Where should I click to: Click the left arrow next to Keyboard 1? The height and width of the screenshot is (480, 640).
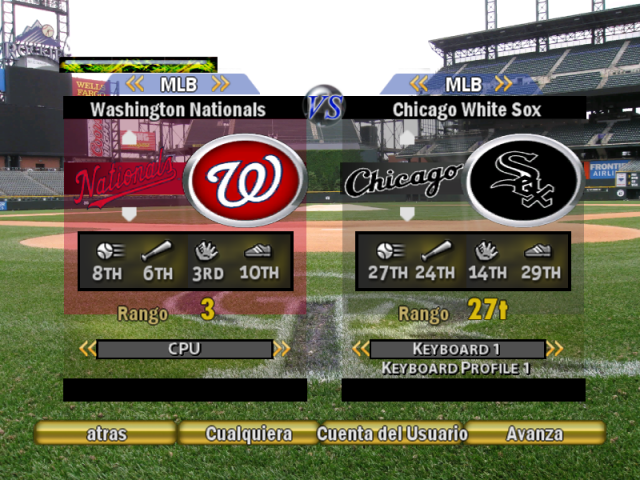tap(361, 349)
